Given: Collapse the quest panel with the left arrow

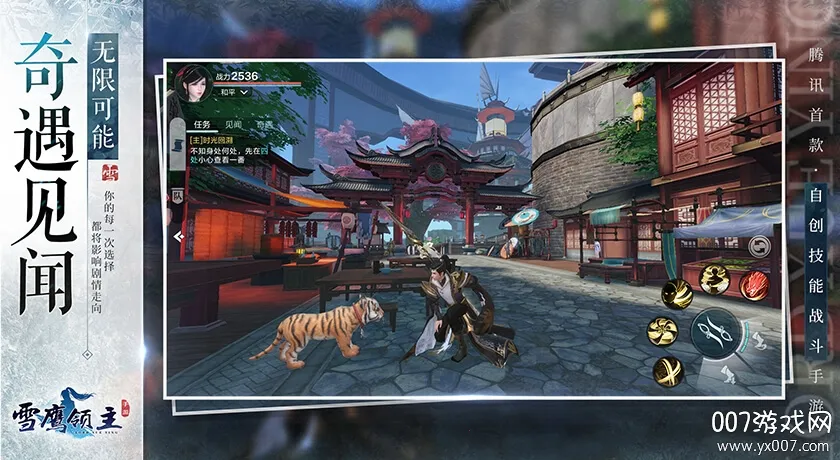Looking at the screenshot, I should click(178, 237).
